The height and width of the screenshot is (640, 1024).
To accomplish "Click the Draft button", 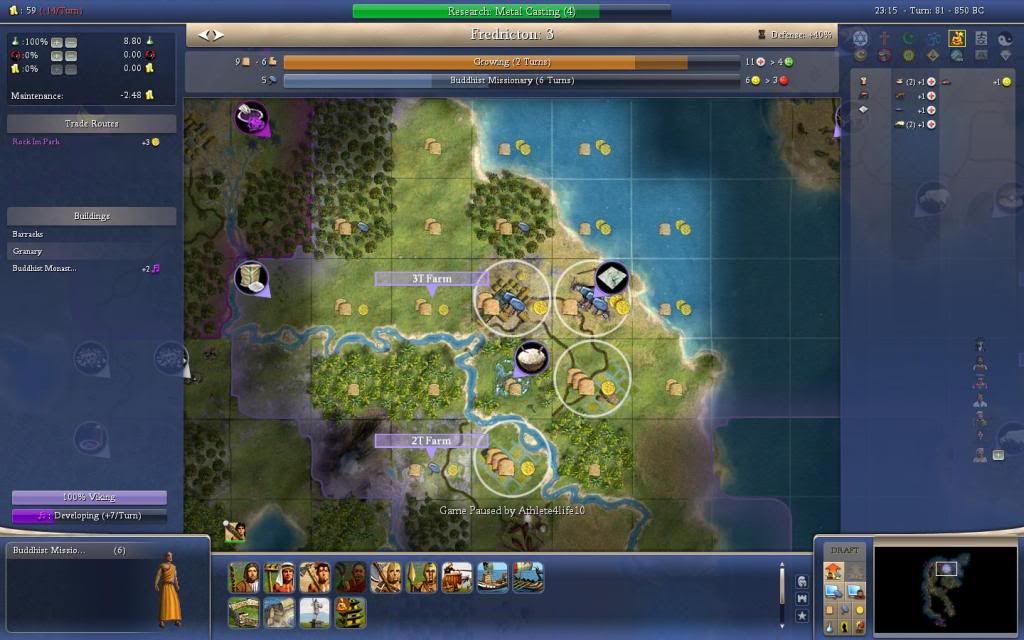I will coord(845,550).
